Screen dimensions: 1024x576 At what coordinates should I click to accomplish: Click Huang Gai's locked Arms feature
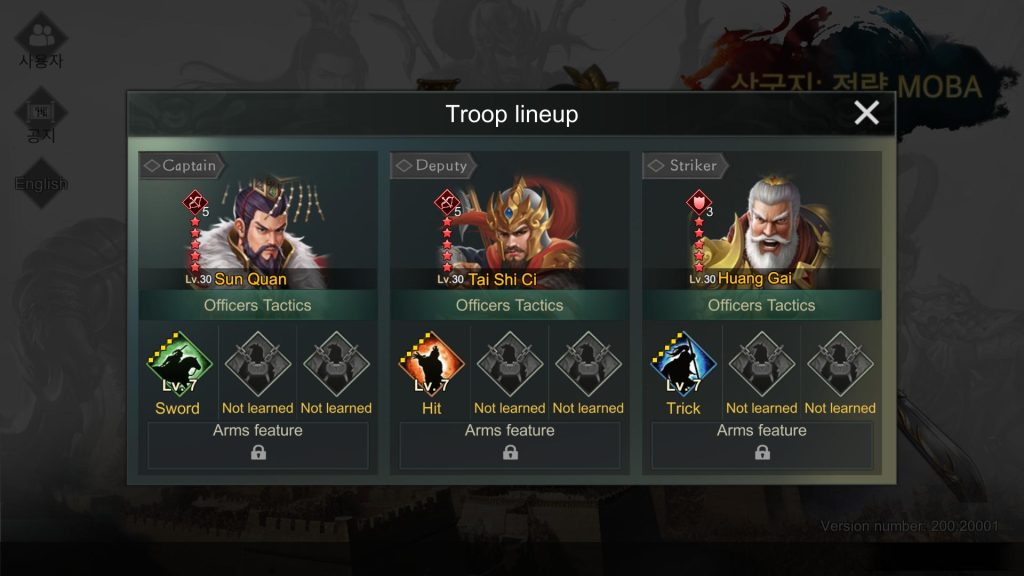tap(762, 446)
